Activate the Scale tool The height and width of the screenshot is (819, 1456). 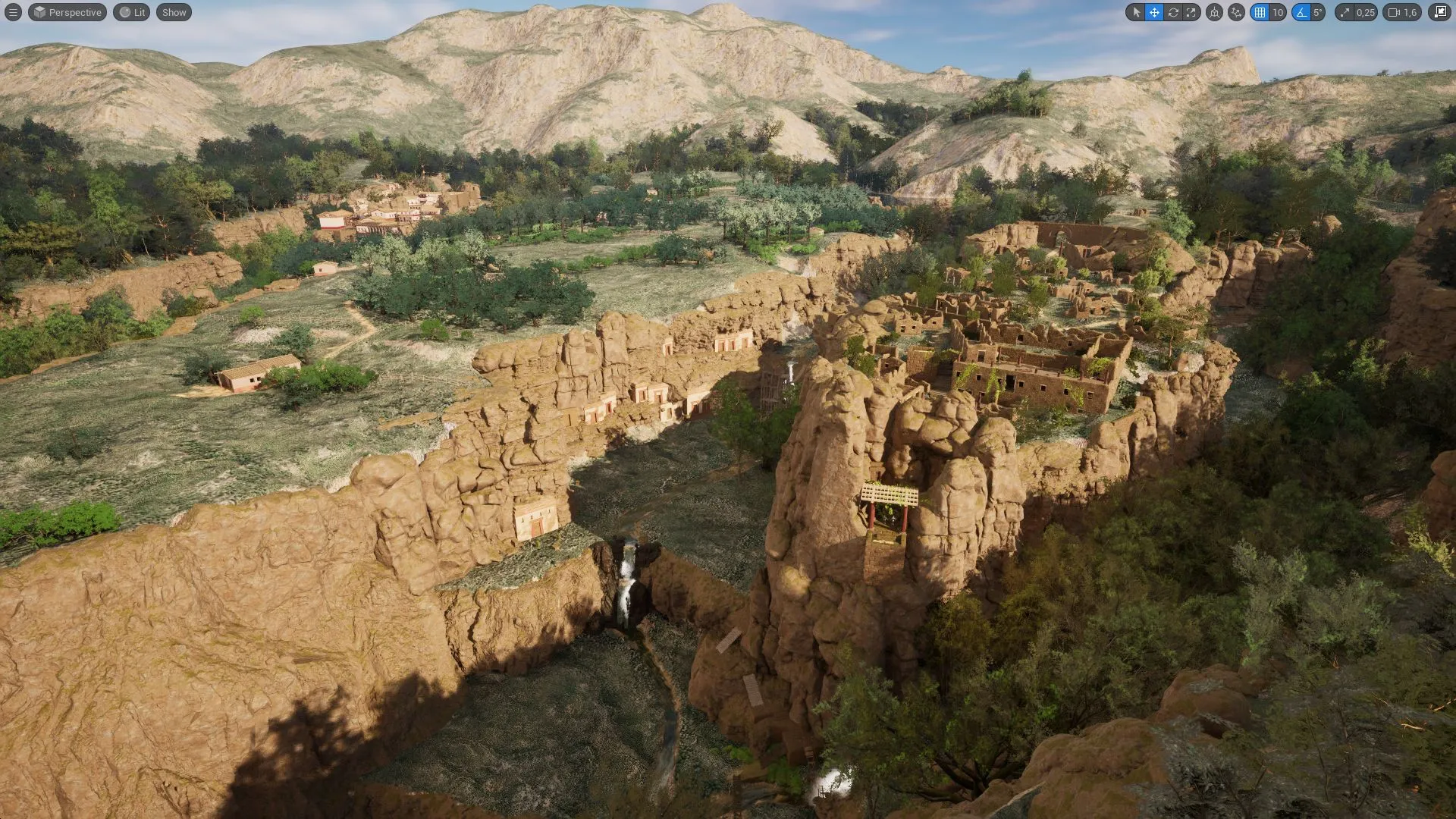(x=1191, y=12)
